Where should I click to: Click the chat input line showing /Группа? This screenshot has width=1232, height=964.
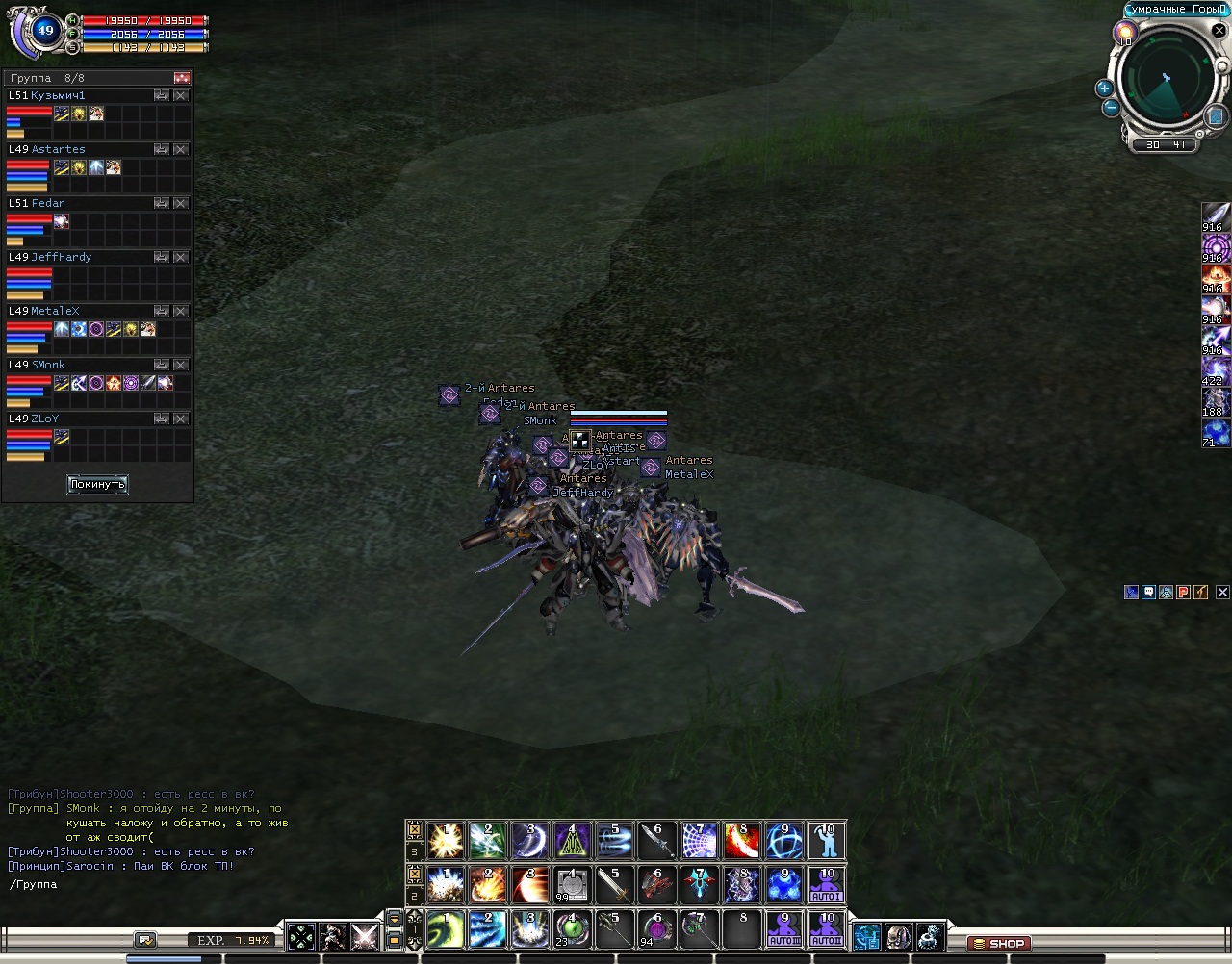(x=144, y=885)
